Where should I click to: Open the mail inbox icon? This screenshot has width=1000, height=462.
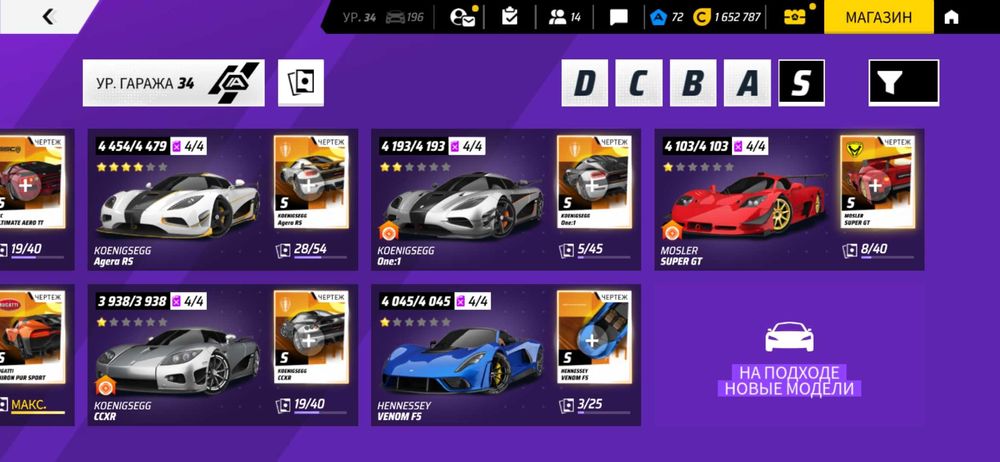(x=463, y=17)
